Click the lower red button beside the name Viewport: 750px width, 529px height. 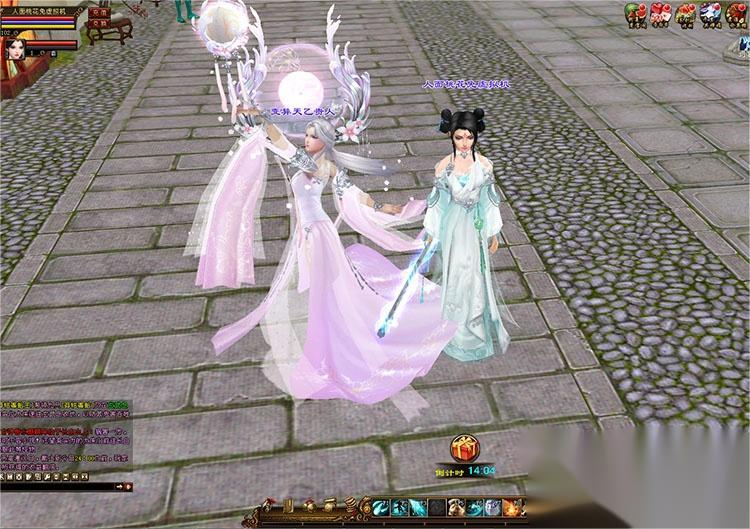[99, 25]
